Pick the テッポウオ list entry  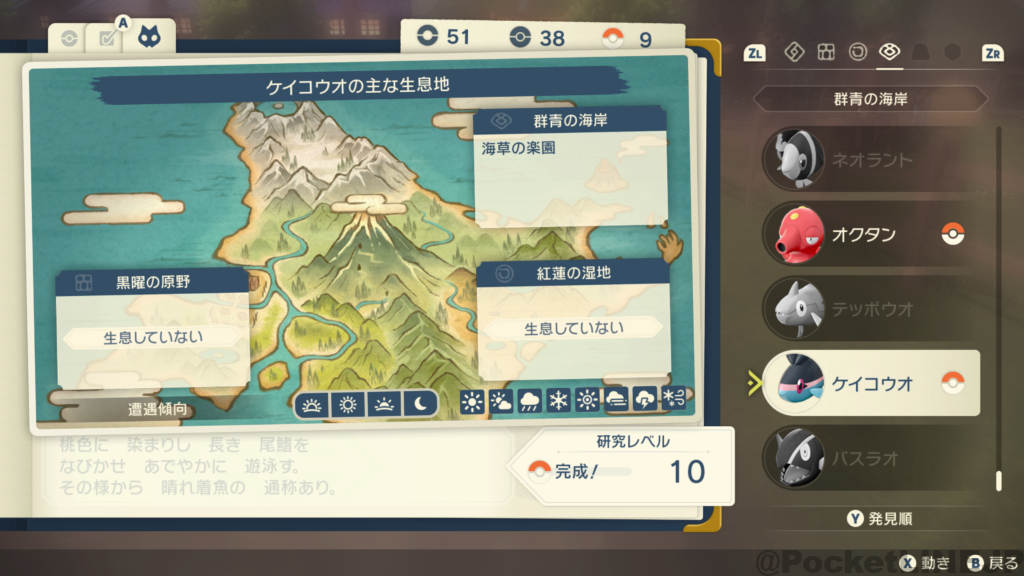click(x=870, y=309)
